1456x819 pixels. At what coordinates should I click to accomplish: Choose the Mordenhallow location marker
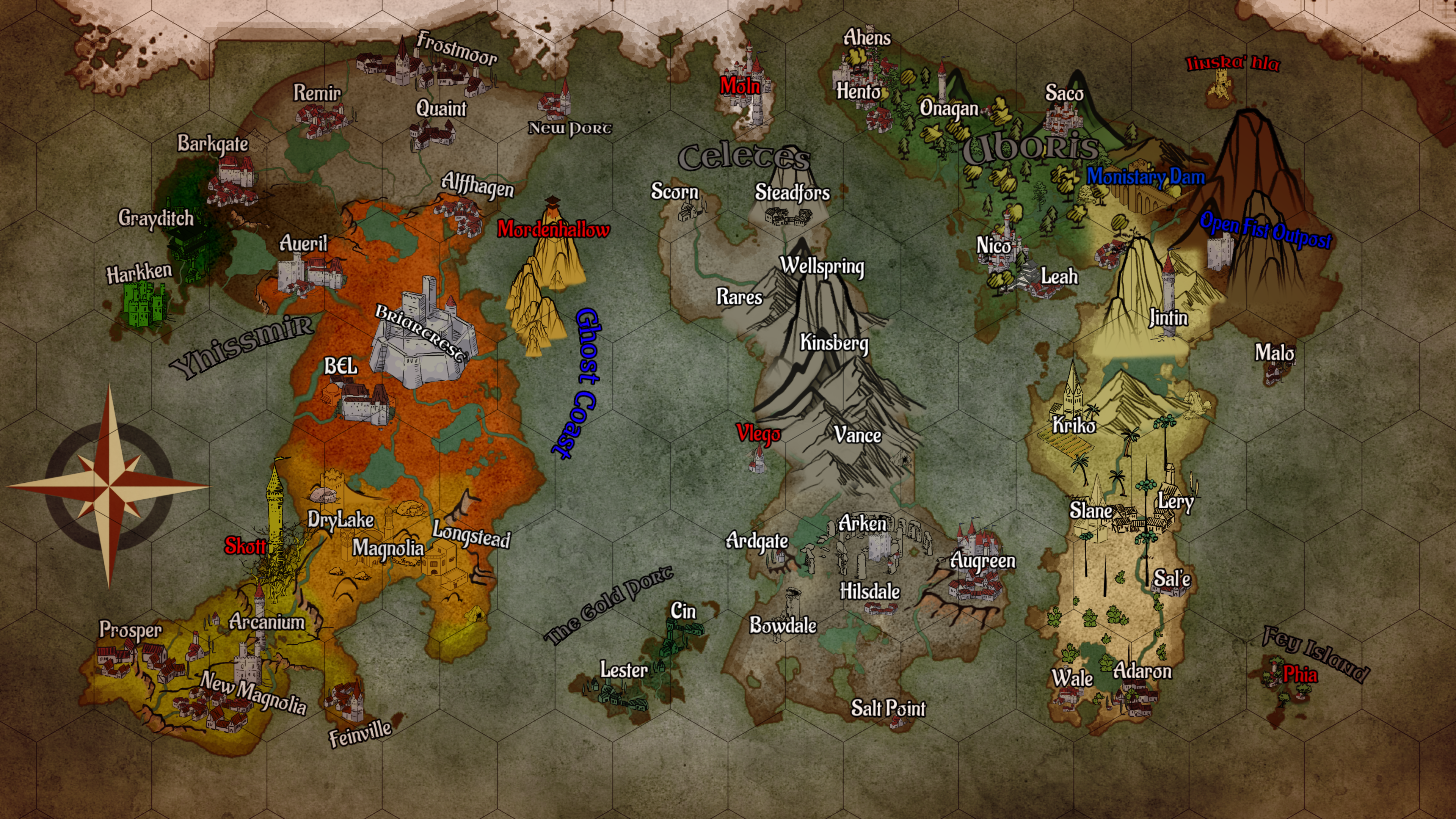553,229
